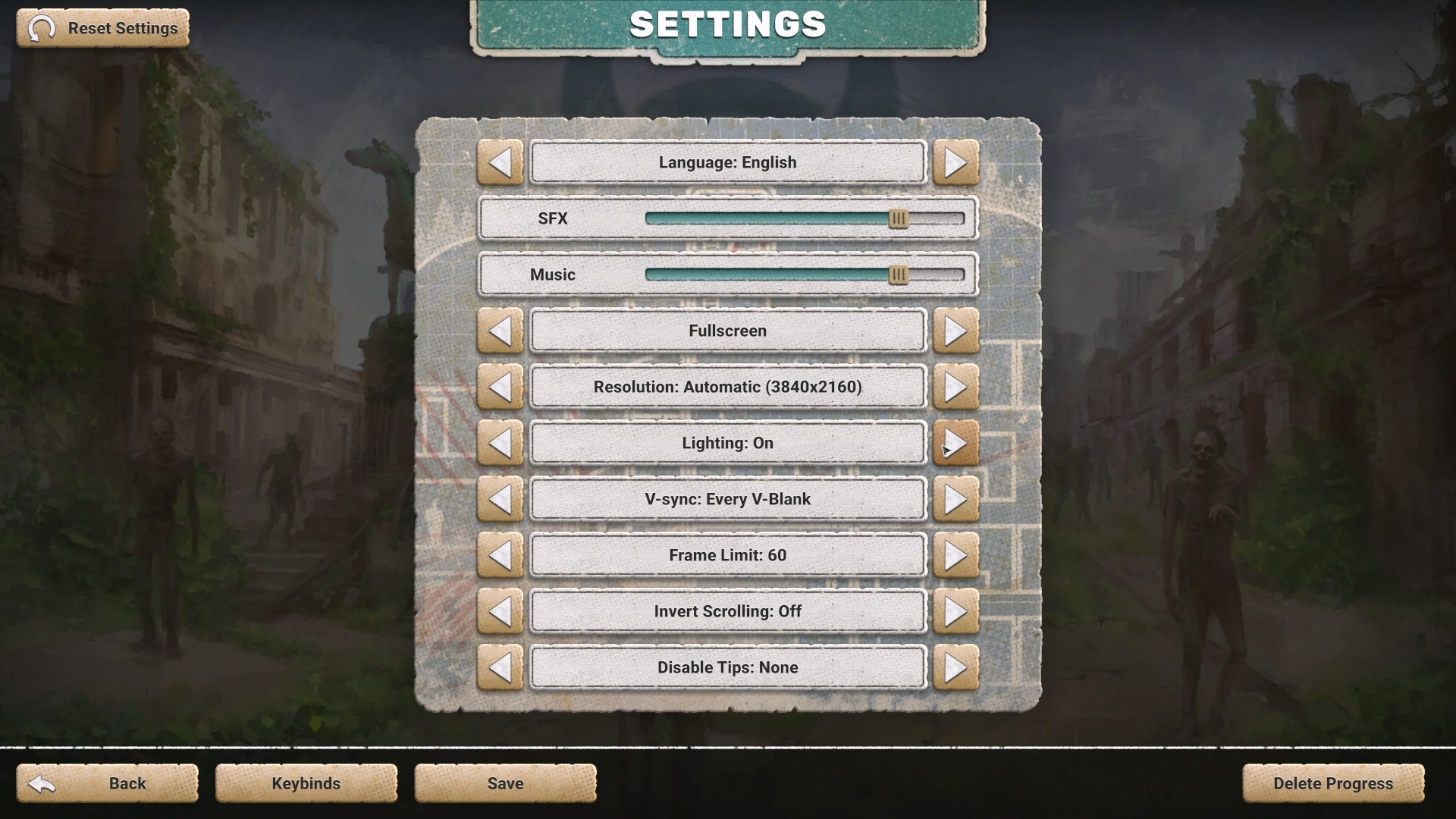
Task: Change V-sync with the right arrow
Action: [x=955, y=499]
